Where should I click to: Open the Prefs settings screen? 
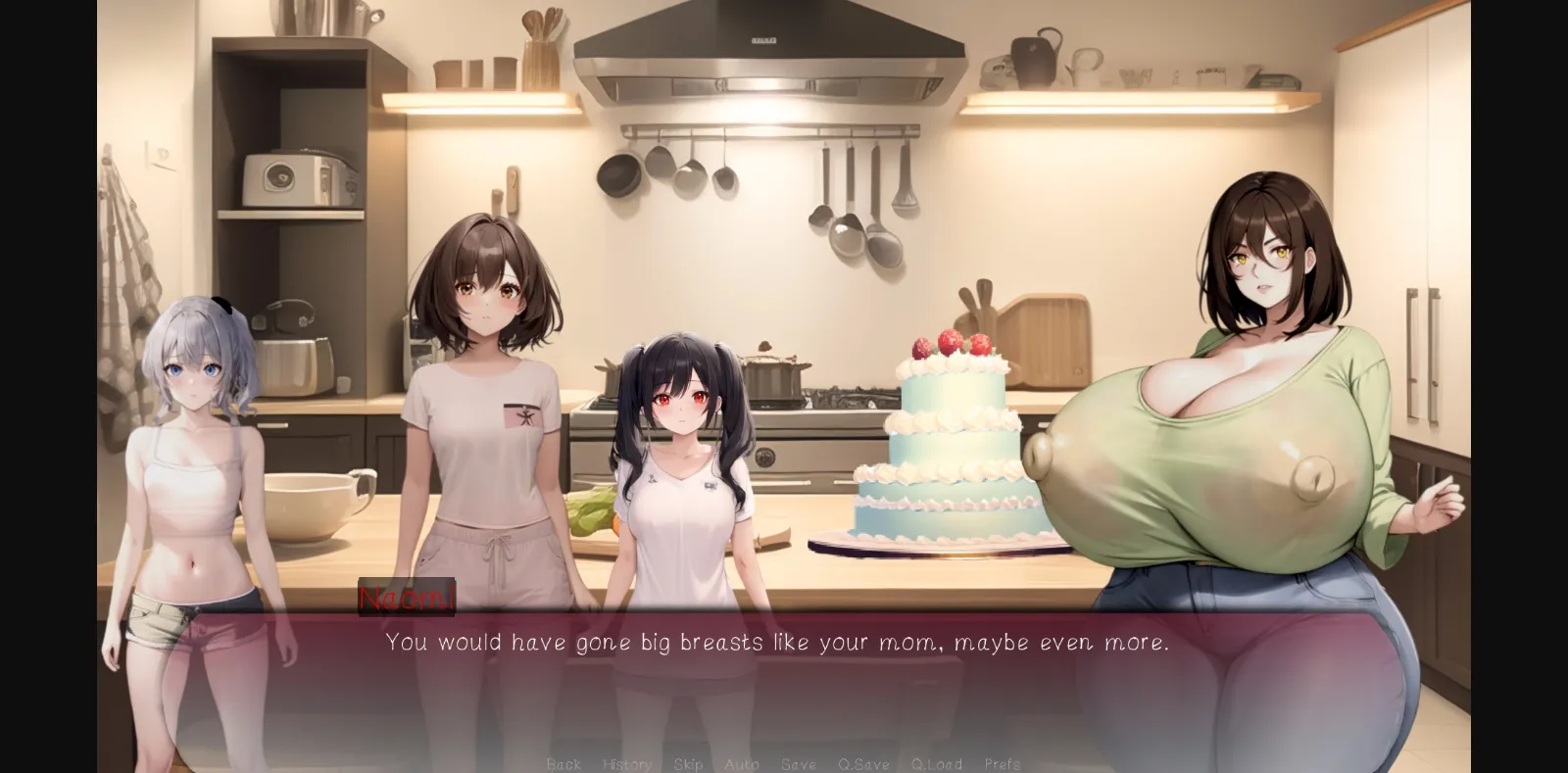tap(1003, 763)
